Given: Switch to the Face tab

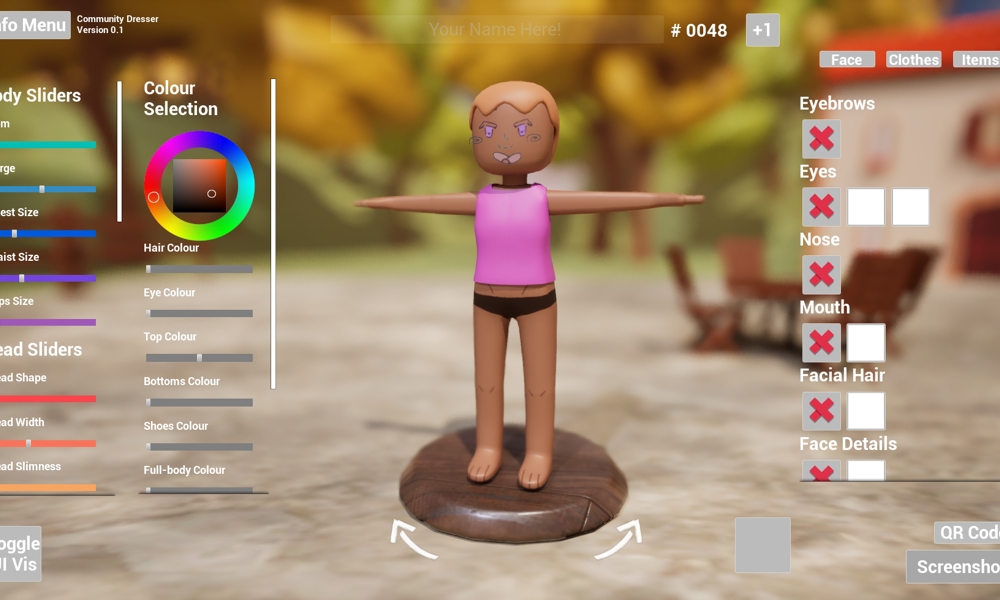Looking at the screenshot, I should tap(846, 60).
